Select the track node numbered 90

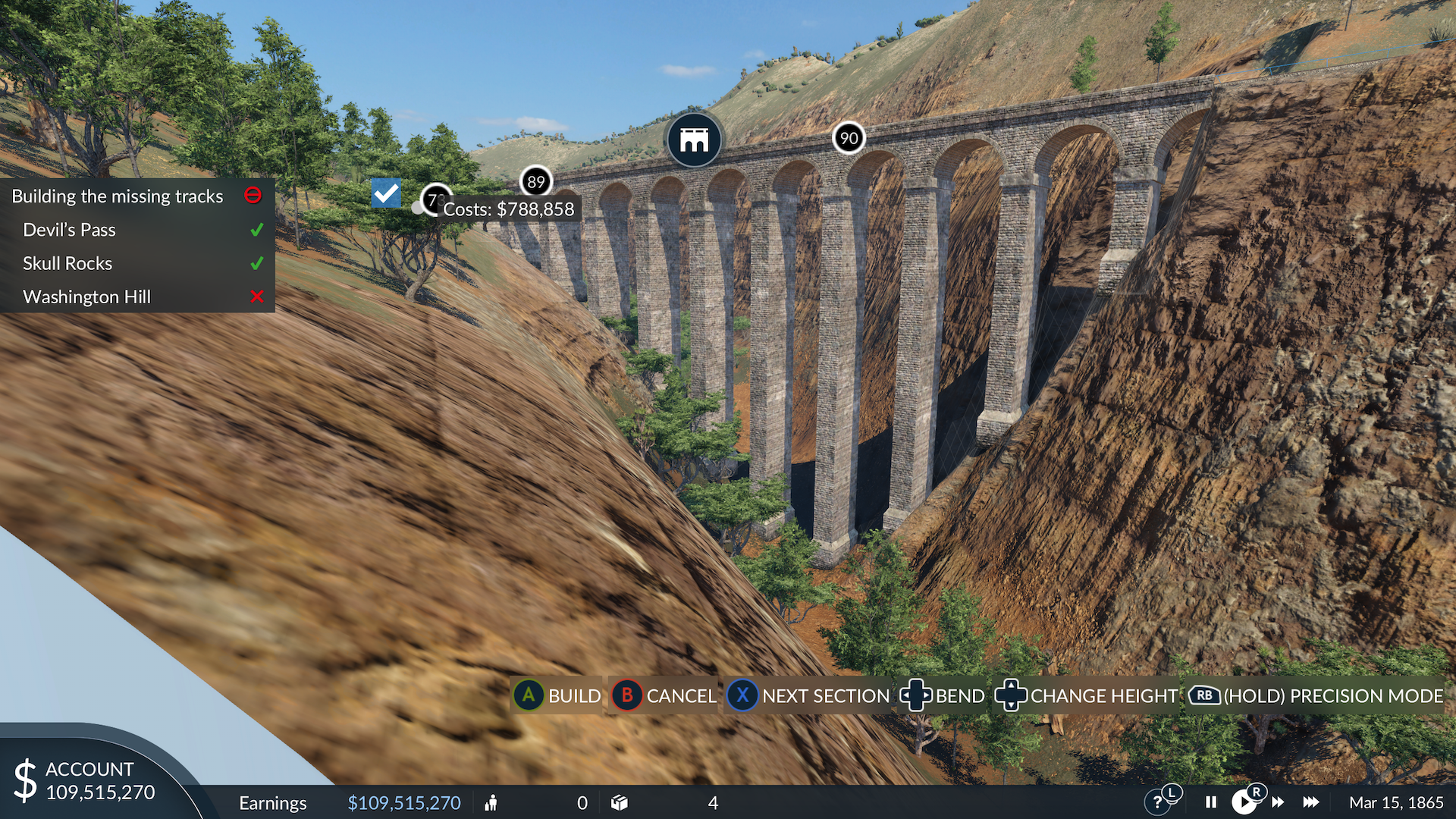[849, 138]
